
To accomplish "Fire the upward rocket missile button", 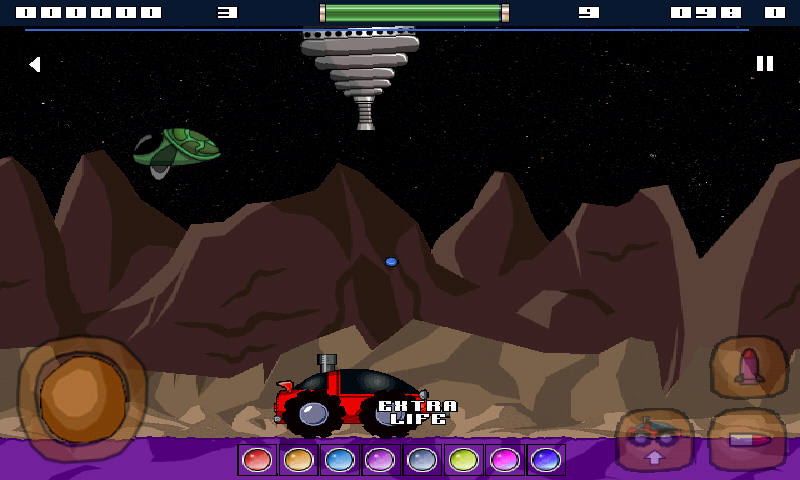I will 749,367.
